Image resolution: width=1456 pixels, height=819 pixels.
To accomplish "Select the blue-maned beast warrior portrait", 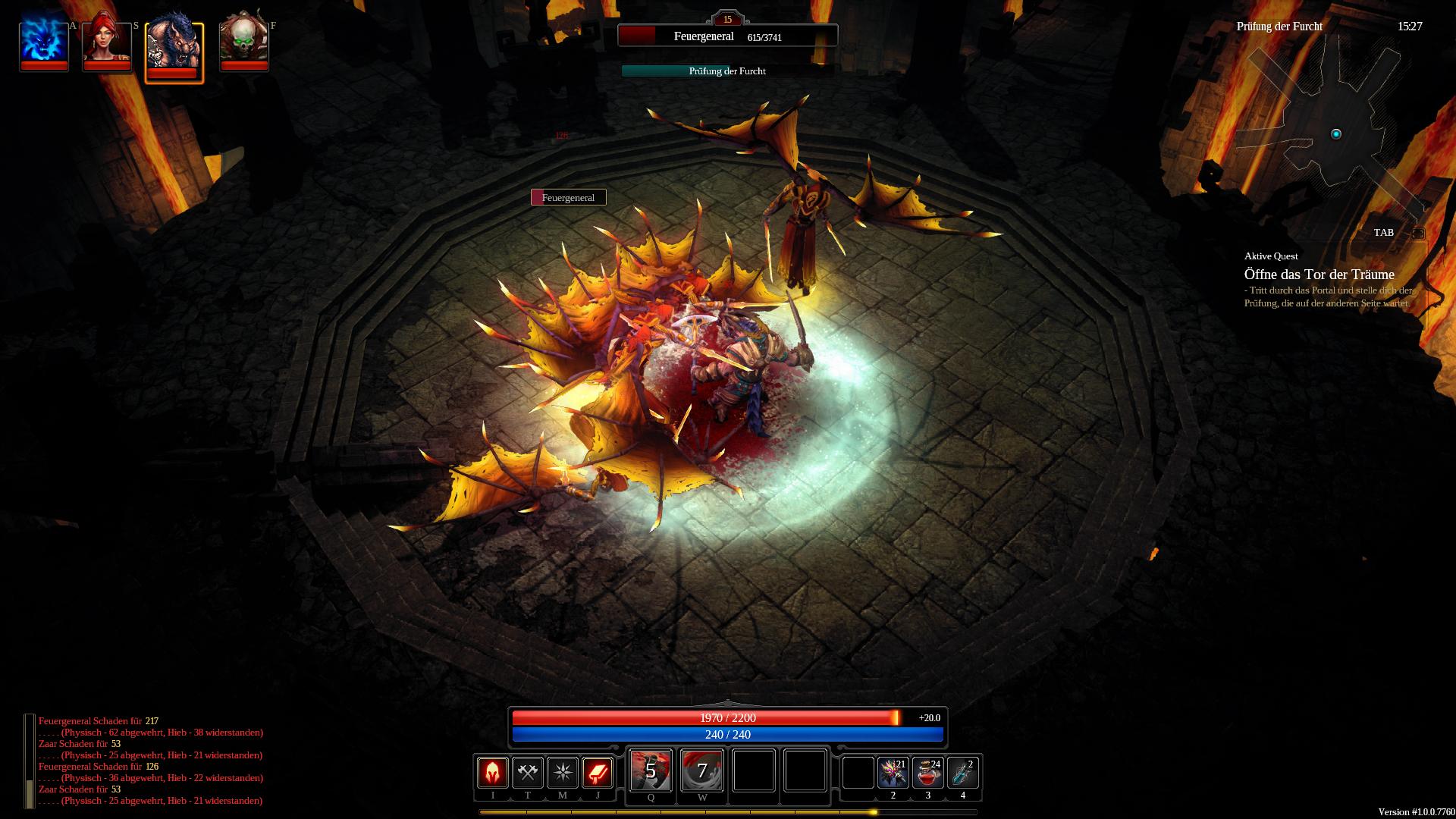I will click(x=174, y=48).
